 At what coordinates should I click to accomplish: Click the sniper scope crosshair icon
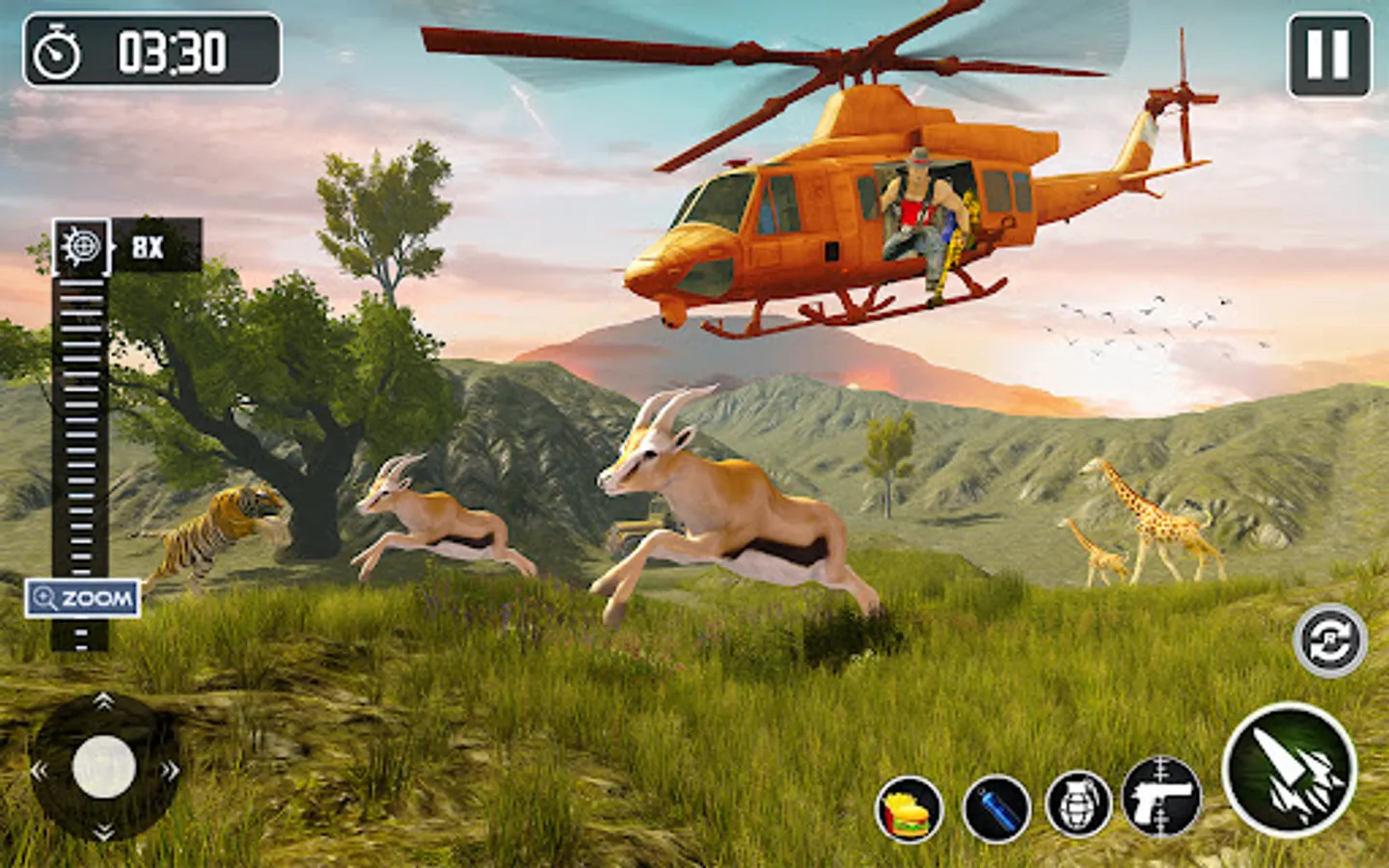[x=81, y=247]
